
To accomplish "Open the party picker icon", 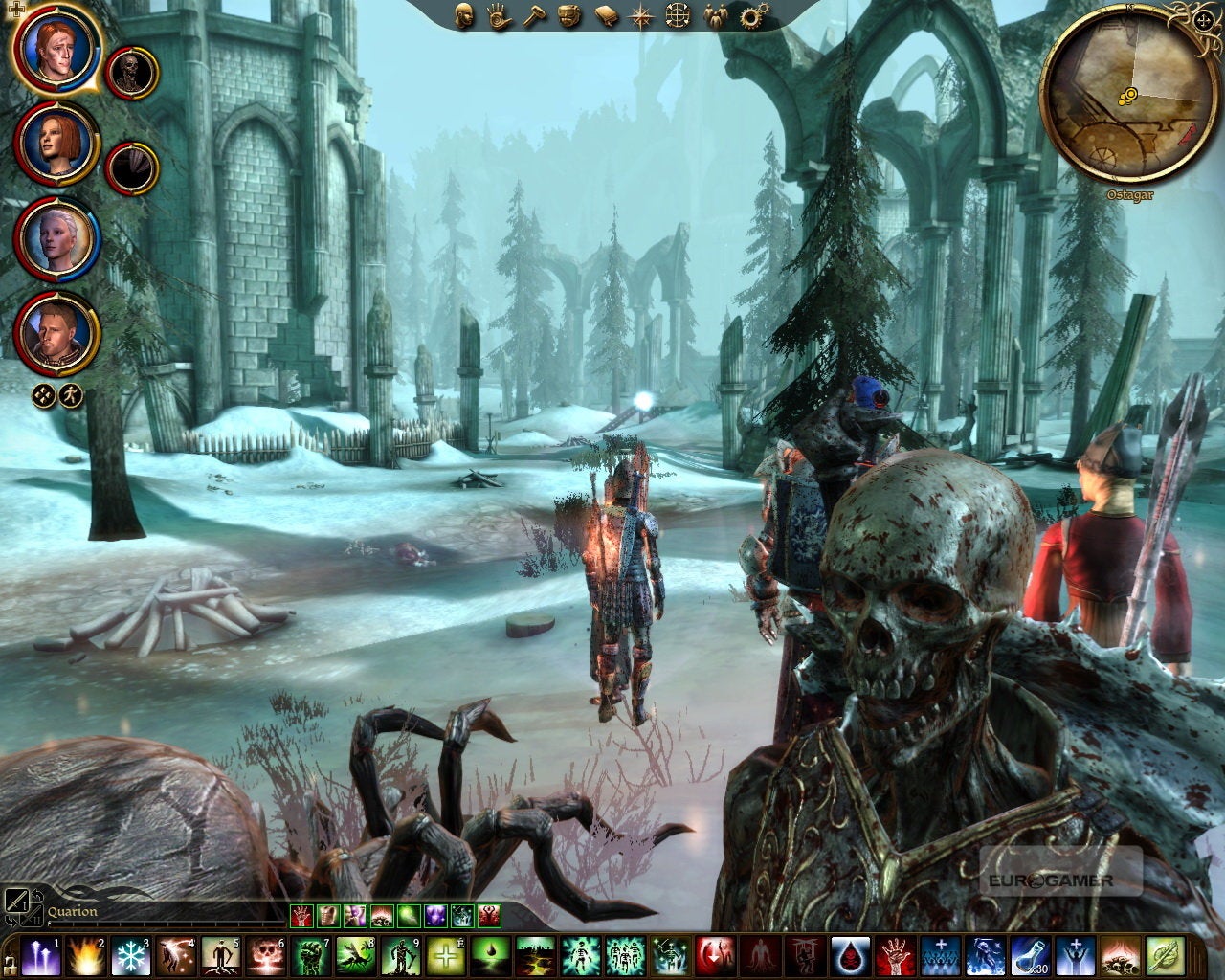I will point(715,16).
